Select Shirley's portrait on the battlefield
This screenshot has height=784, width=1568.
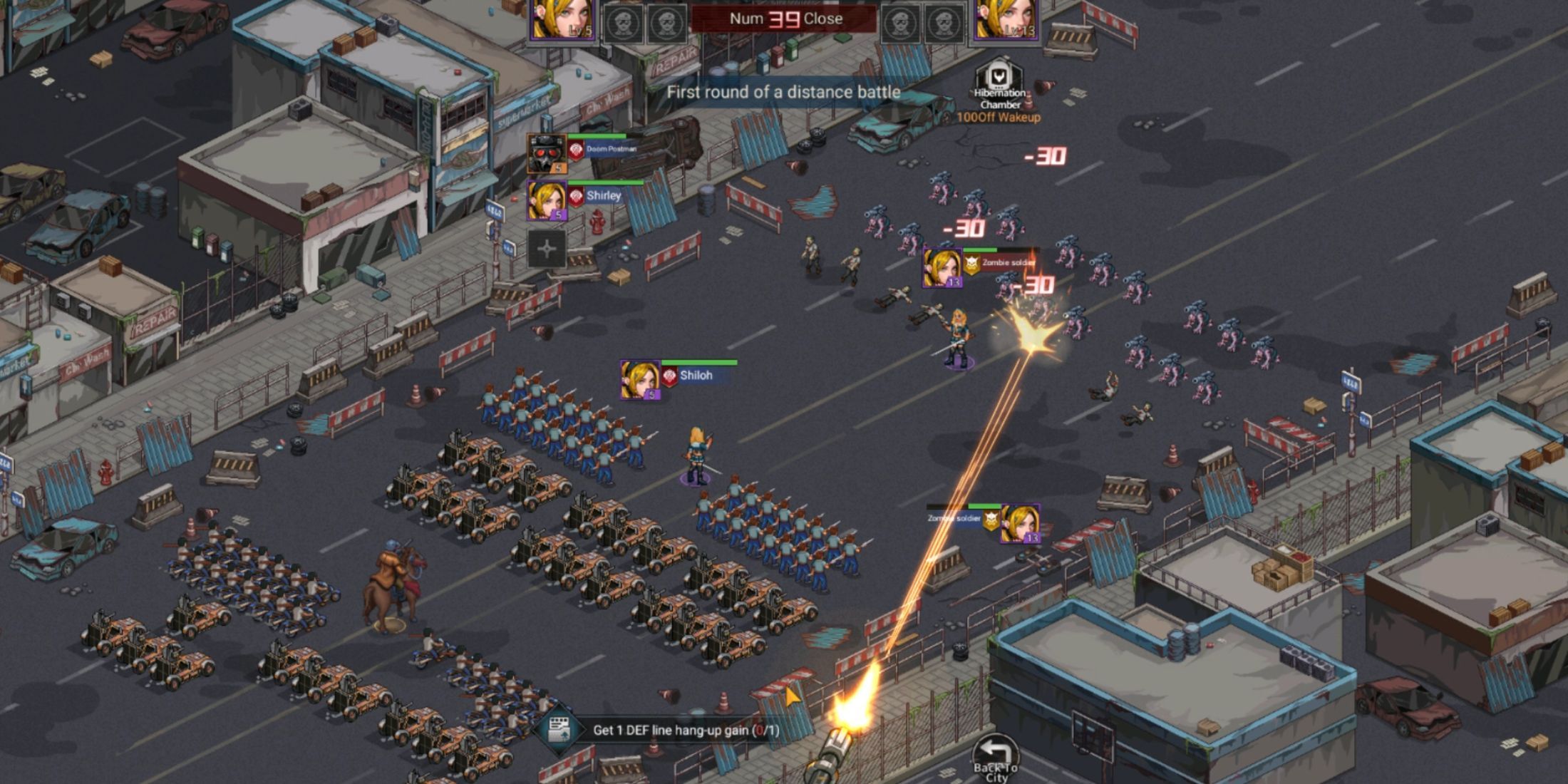tap(547, 202)
